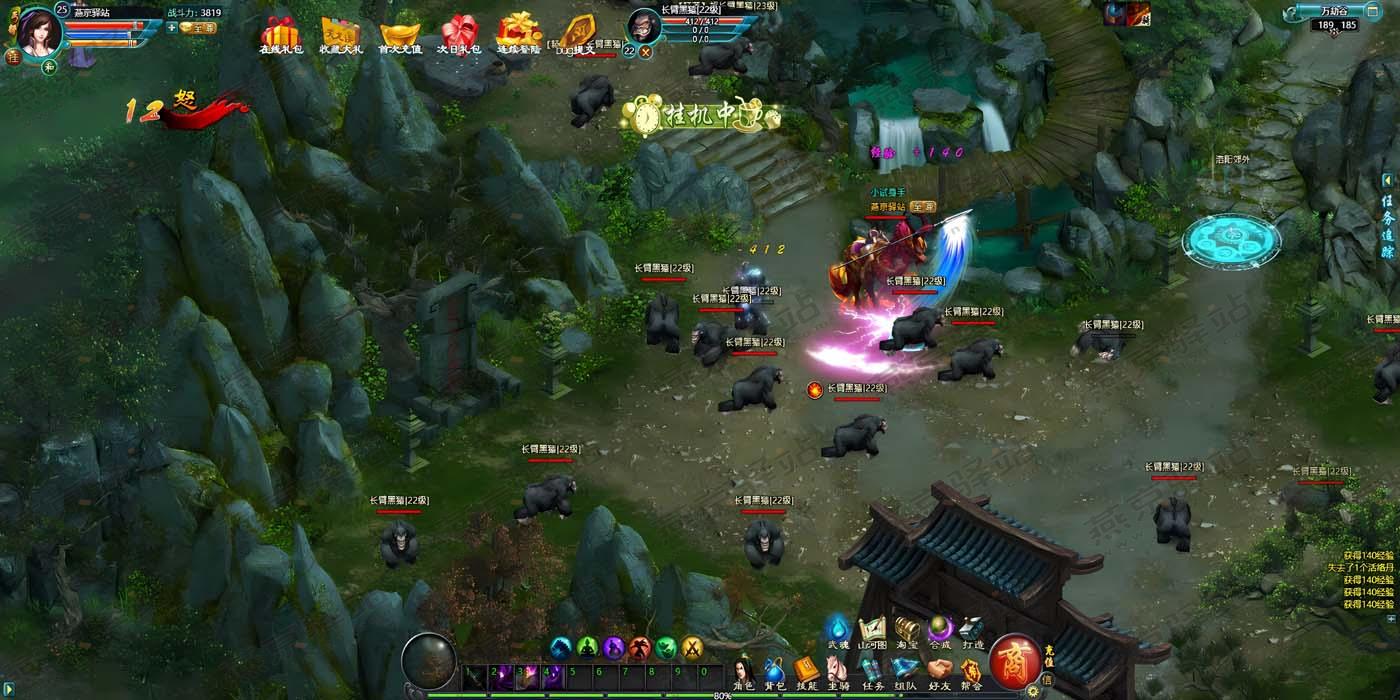Open the 淘宝 treasure chest

(x=907, y=630)
